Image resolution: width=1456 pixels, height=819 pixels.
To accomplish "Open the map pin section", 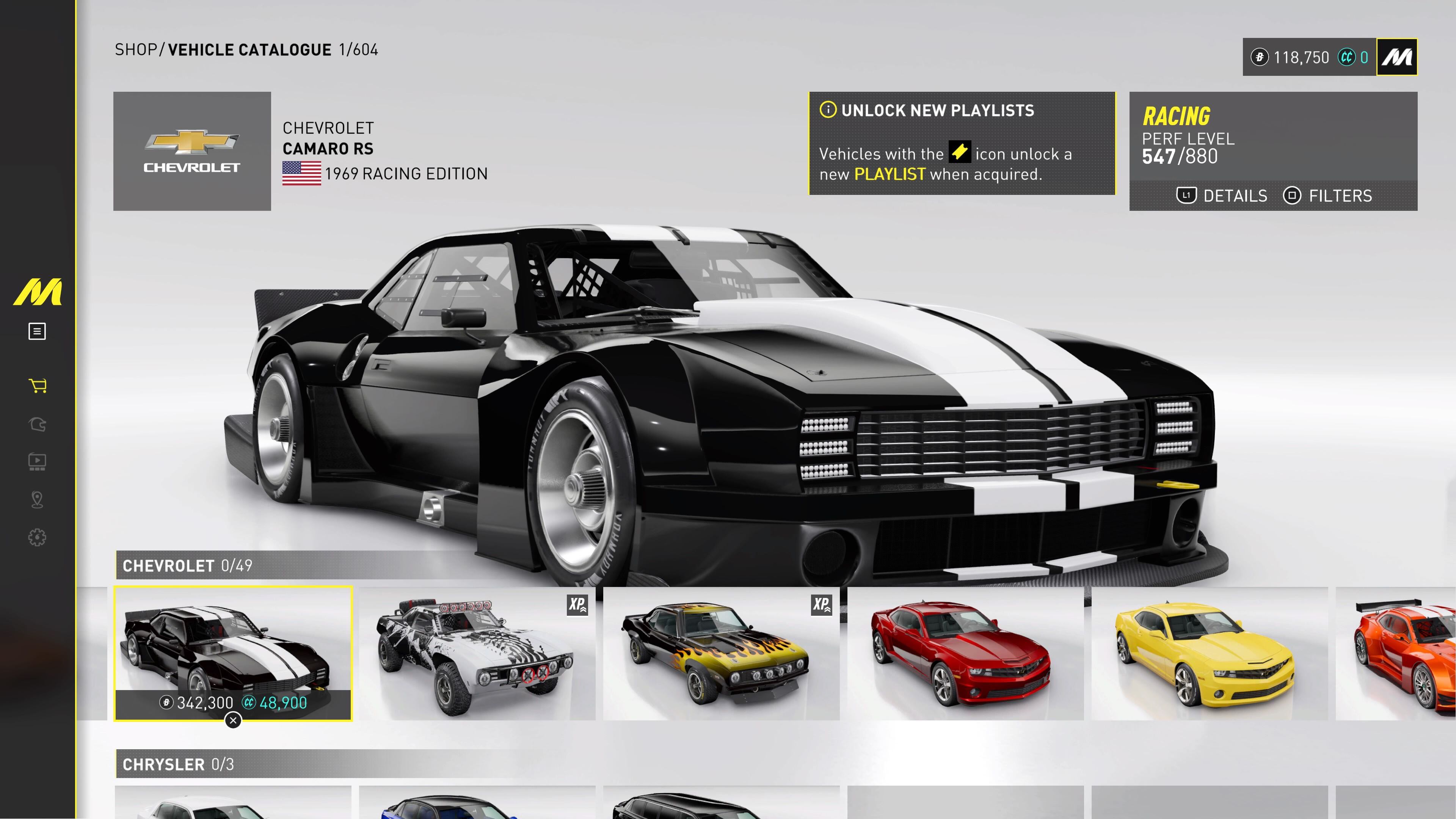I will (x=37, y=500).
